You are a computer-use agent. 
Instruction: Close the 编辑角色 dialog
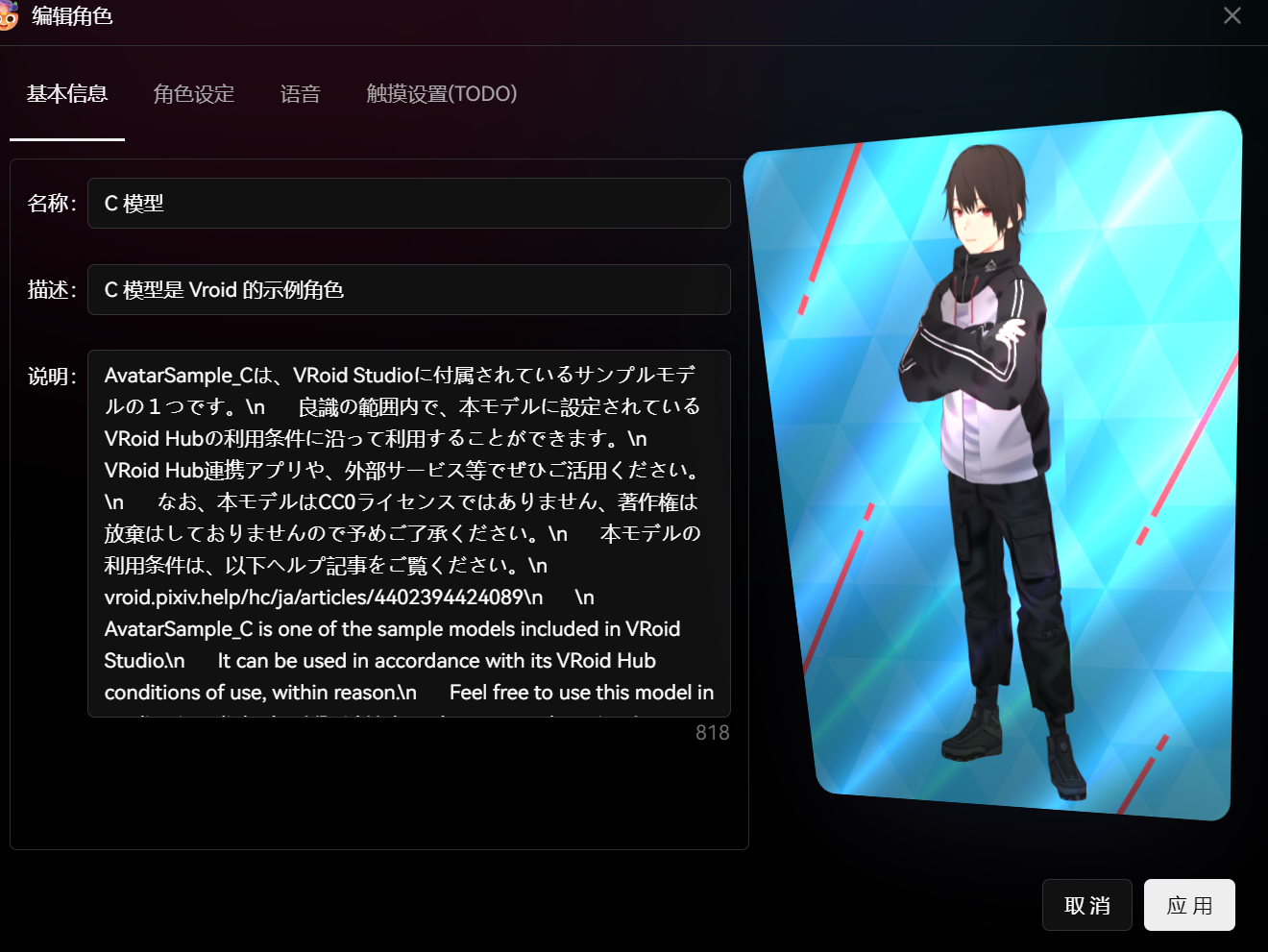pyautogui.click(x=1232, y=15)
